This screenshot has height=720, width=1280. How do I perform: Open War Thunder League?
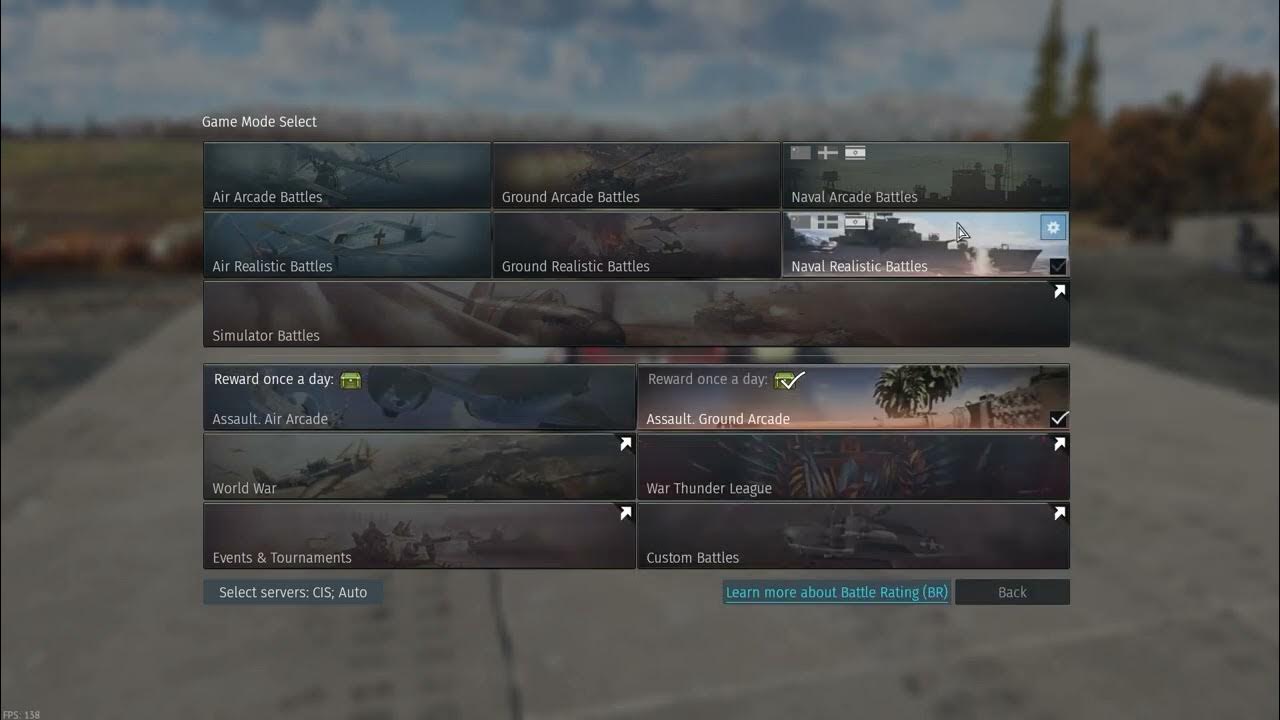click(852, 467)
